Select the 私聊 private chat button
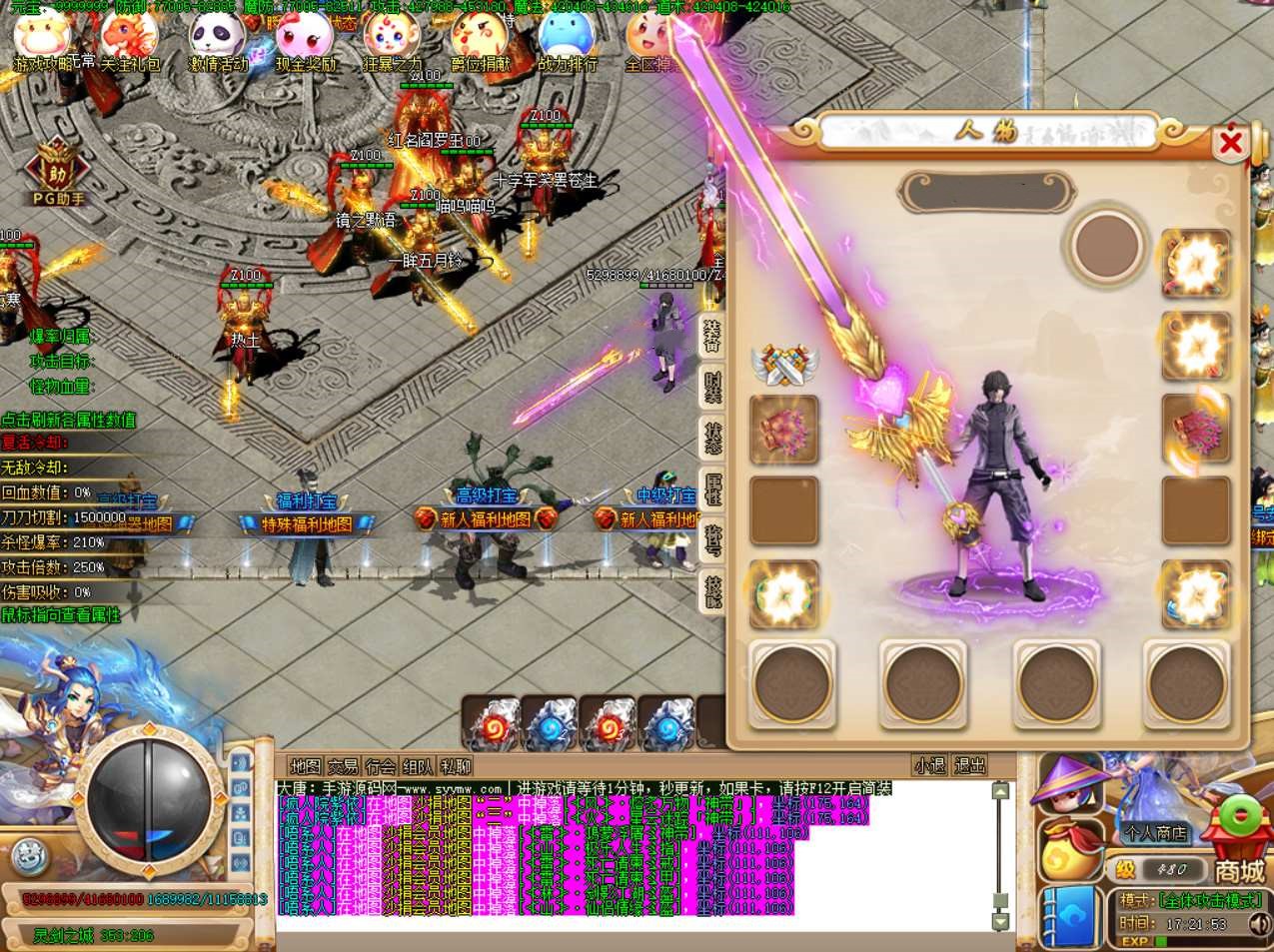1274x952 pixels. [x=455, y=766]
